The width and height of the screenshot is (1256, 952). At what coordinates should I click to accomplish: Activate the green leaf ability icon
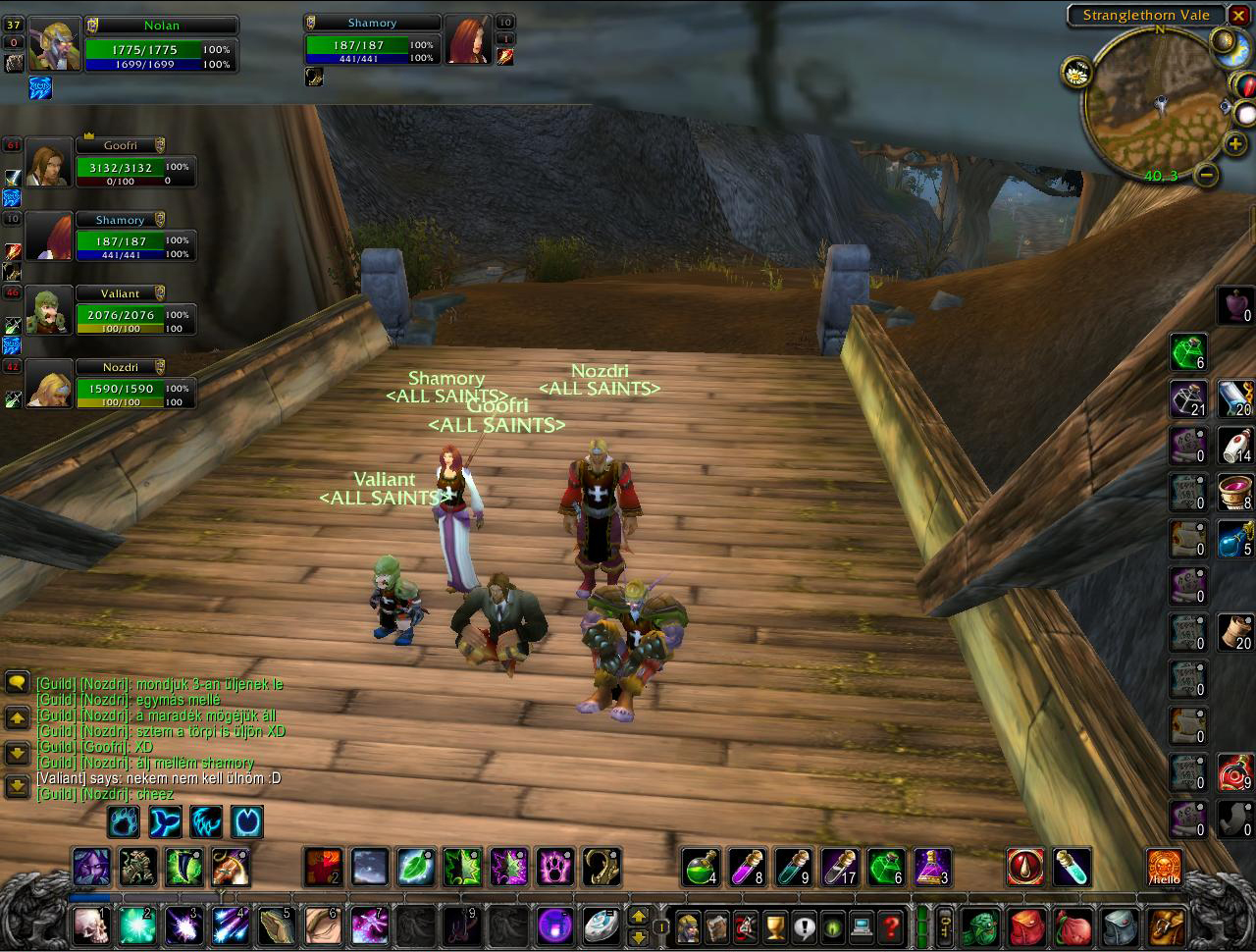pos(416,867)
